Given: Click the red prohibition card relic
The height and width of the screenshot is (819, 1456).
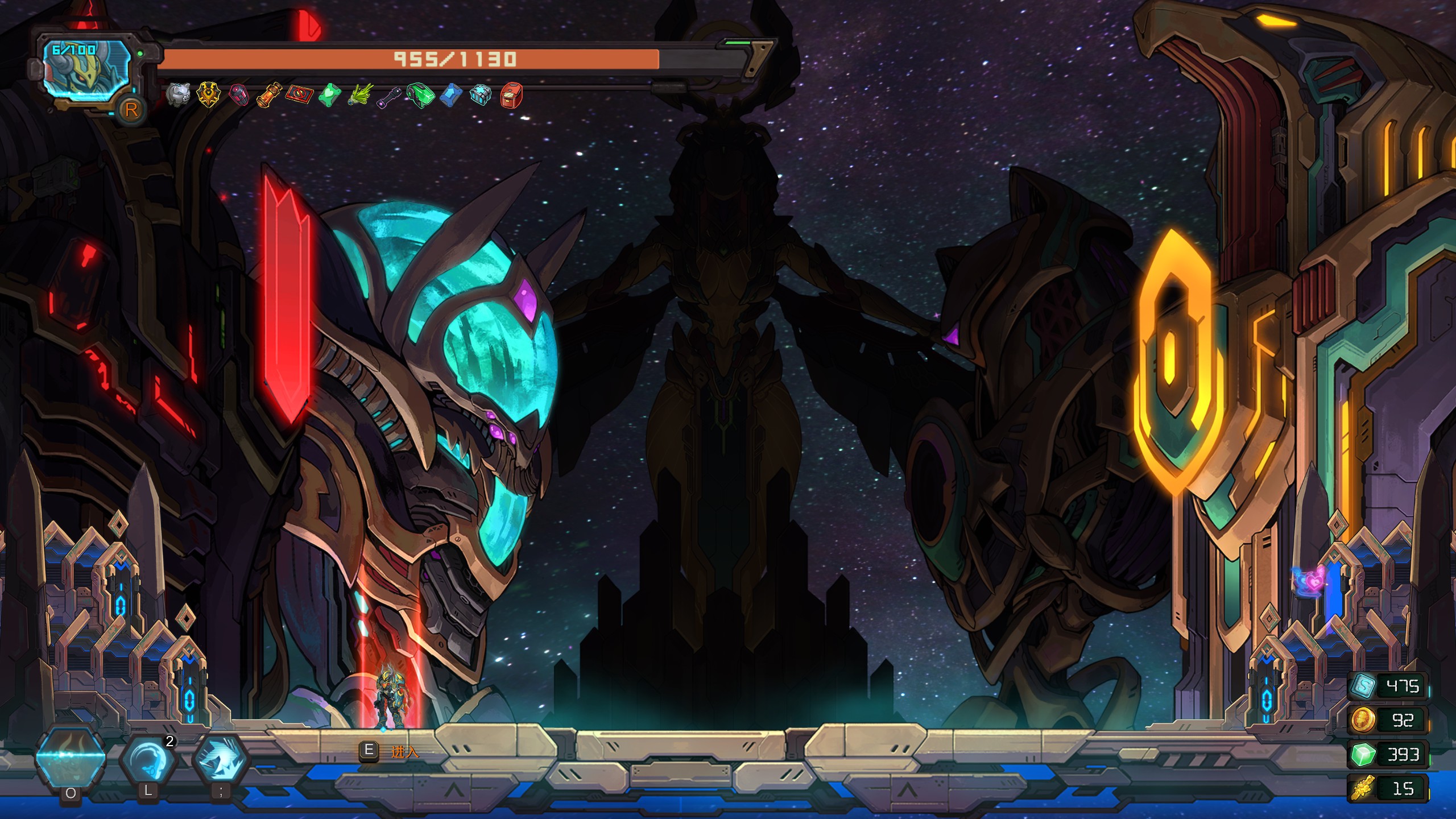Looking at the screenshot, I should coord(300,94).
